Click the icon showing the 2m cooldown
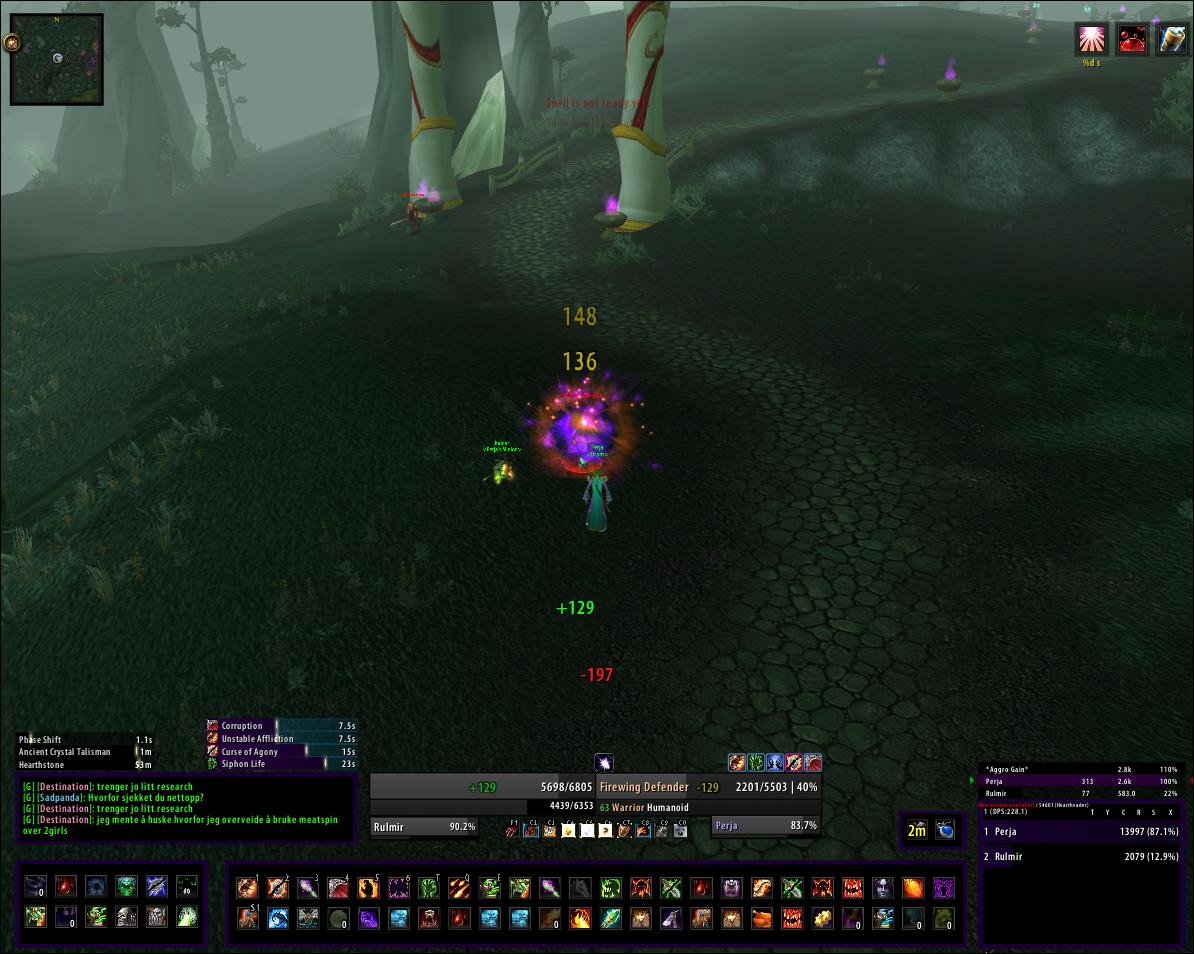This screenshot has width=1194, height=954. click(917, 830)
